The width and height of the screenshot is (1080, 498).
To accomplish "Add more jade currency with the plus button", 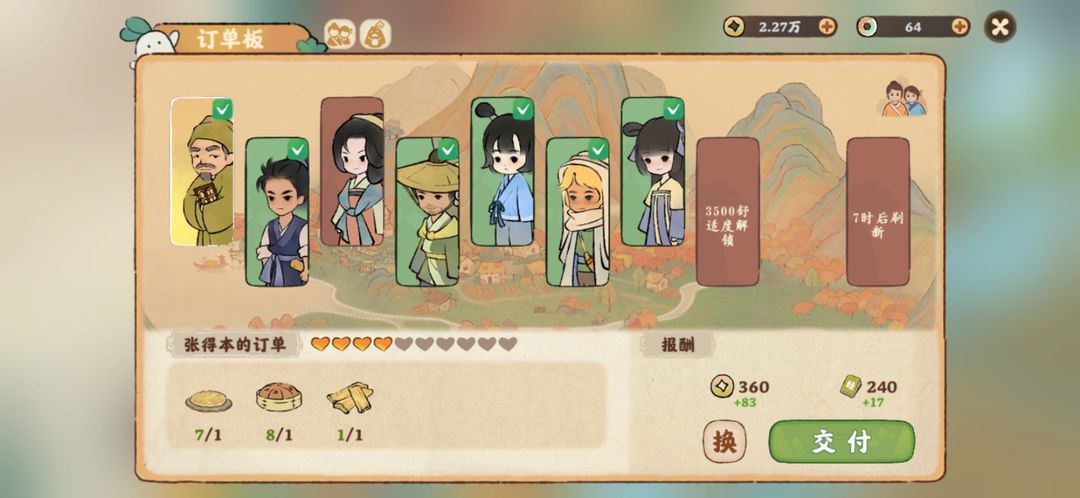I will click(x=959, y=27).
